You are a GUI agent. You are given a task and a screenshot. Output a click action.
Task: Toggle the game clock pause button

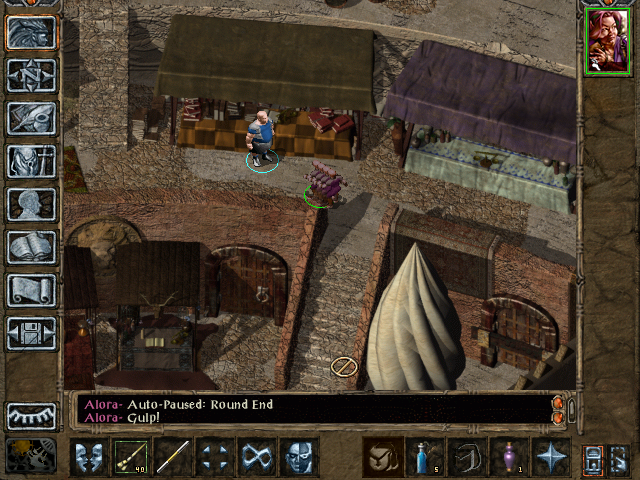click(x=31, y=455)
